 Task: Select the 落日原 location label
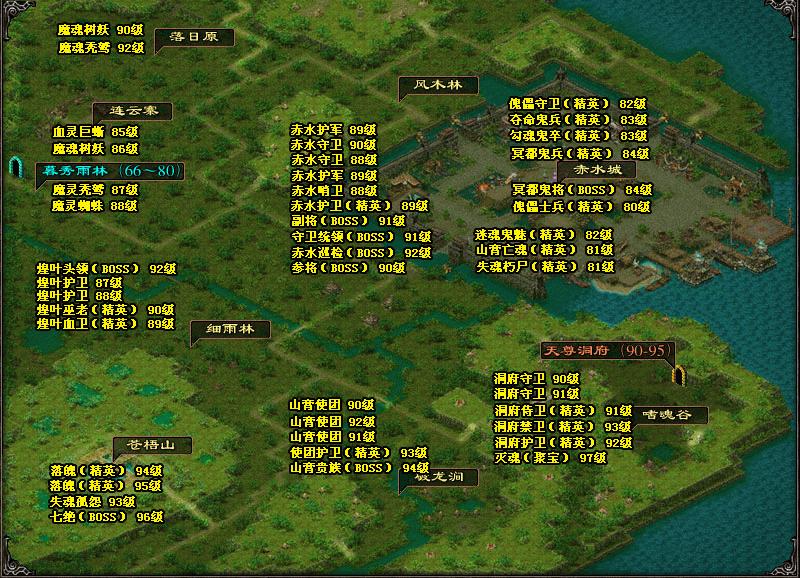tap(194, 37)
